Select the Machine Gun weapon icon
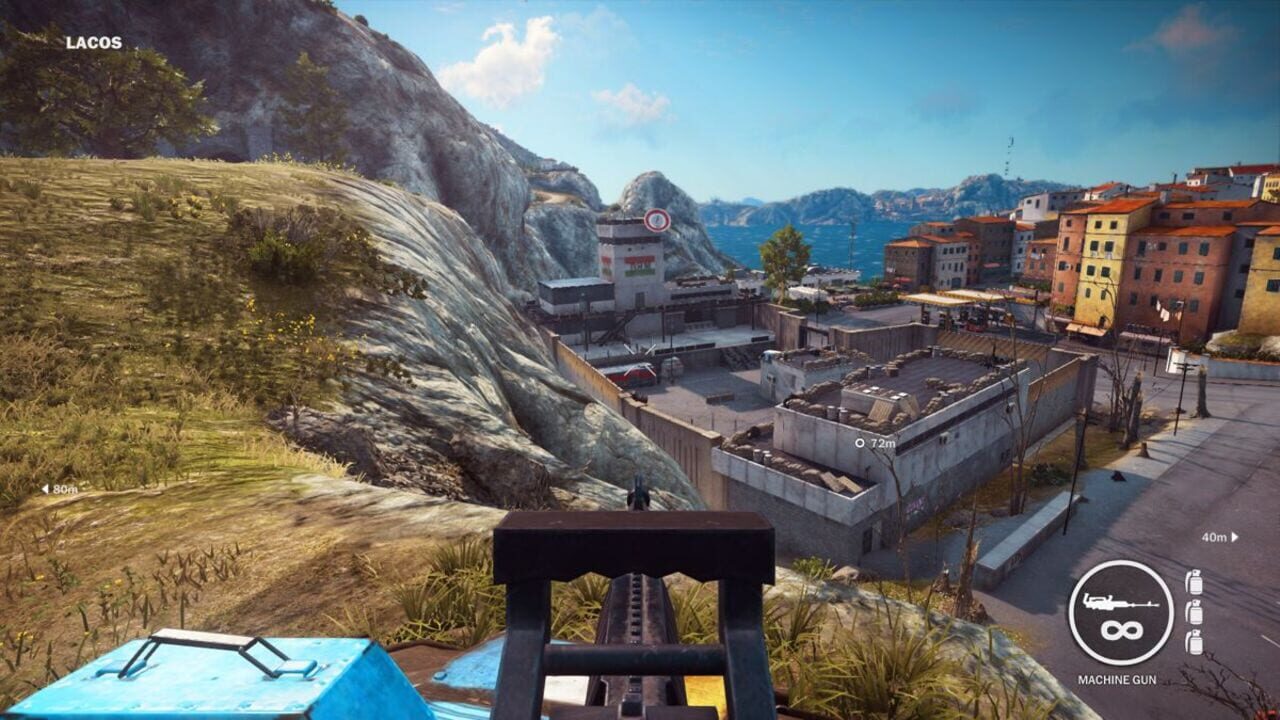 click(x=1121, y=603)
